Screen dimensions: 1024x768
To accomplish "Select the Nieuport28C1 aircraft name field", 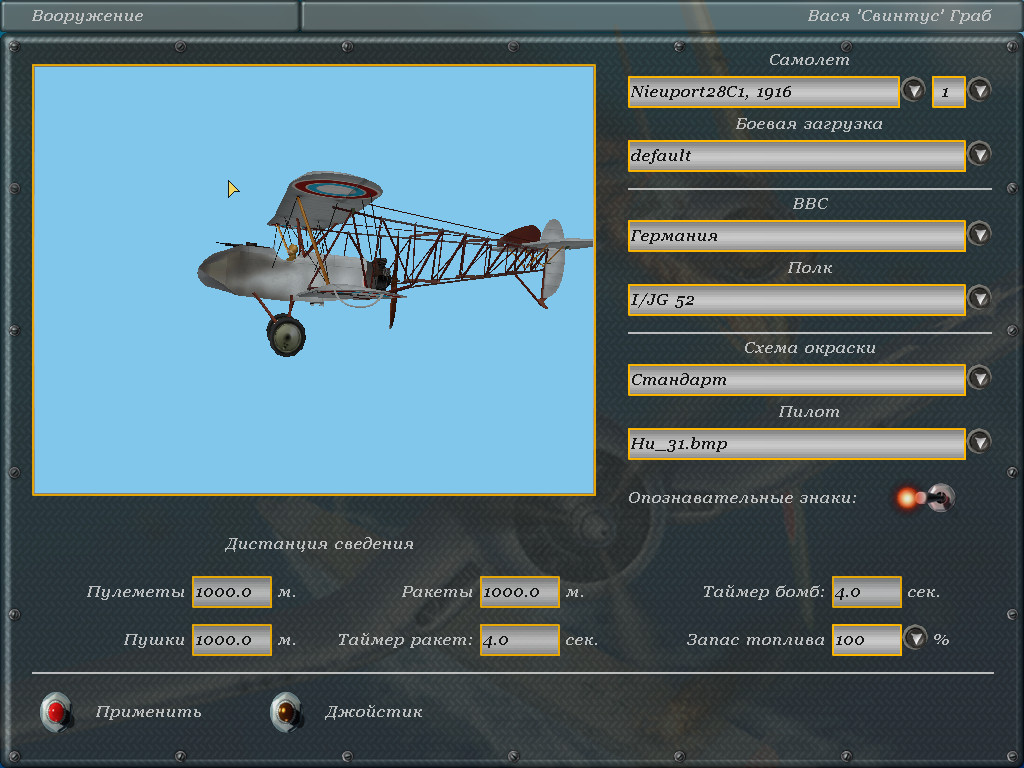I will 763,92.
